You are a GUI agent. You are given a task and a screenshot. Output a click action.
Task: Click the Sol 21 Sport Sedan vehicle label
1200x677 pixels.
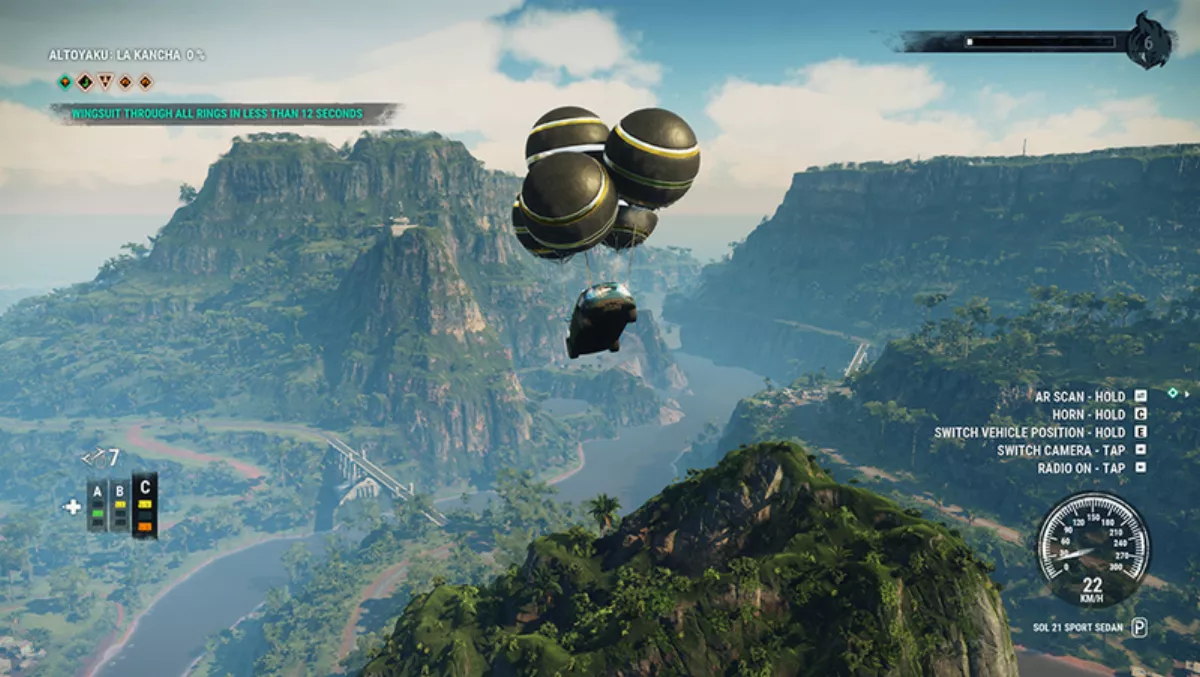click(1072, 628)
